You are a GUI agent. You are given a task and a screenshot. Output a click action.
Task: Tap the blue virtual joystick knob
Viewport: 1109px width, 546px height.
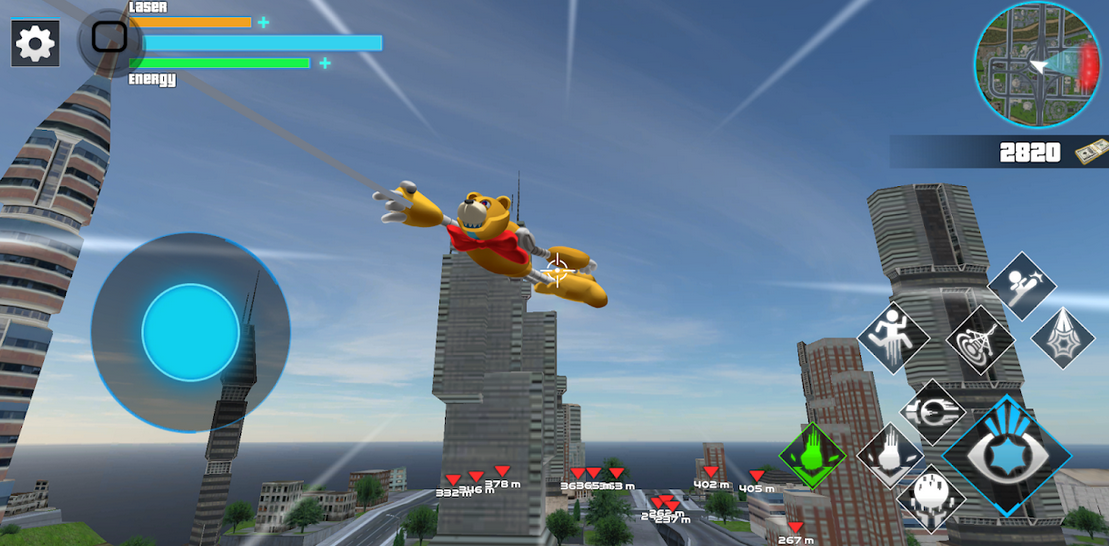[x=191, y=332]
